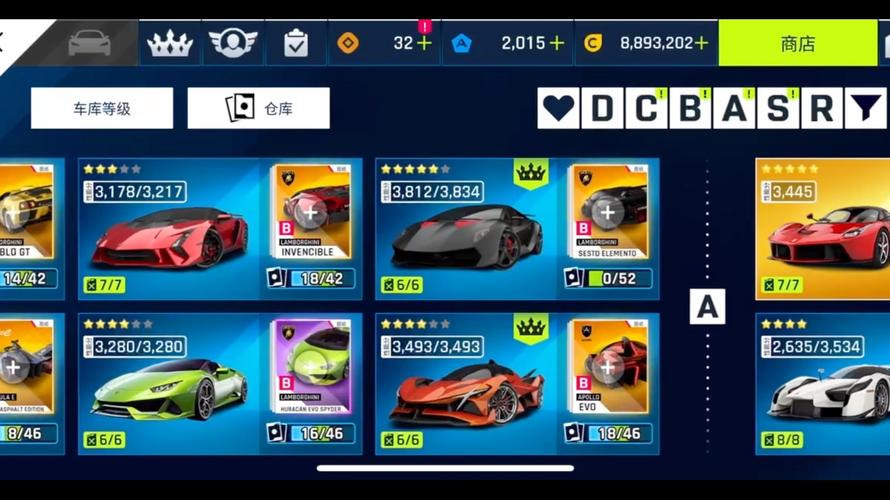Show class C cars
Screen dimensions: 890x500
click(647, 108)
